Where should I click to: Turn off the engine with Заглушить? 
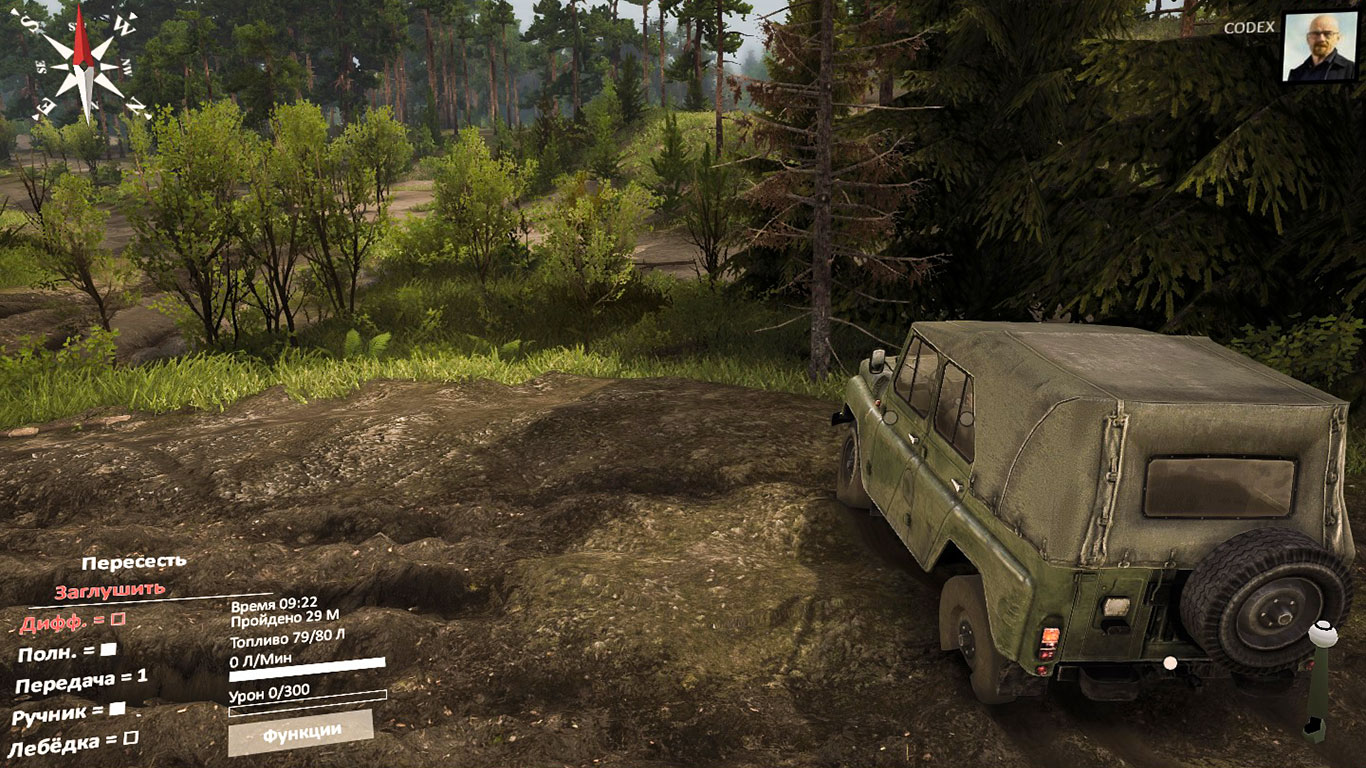110,590
